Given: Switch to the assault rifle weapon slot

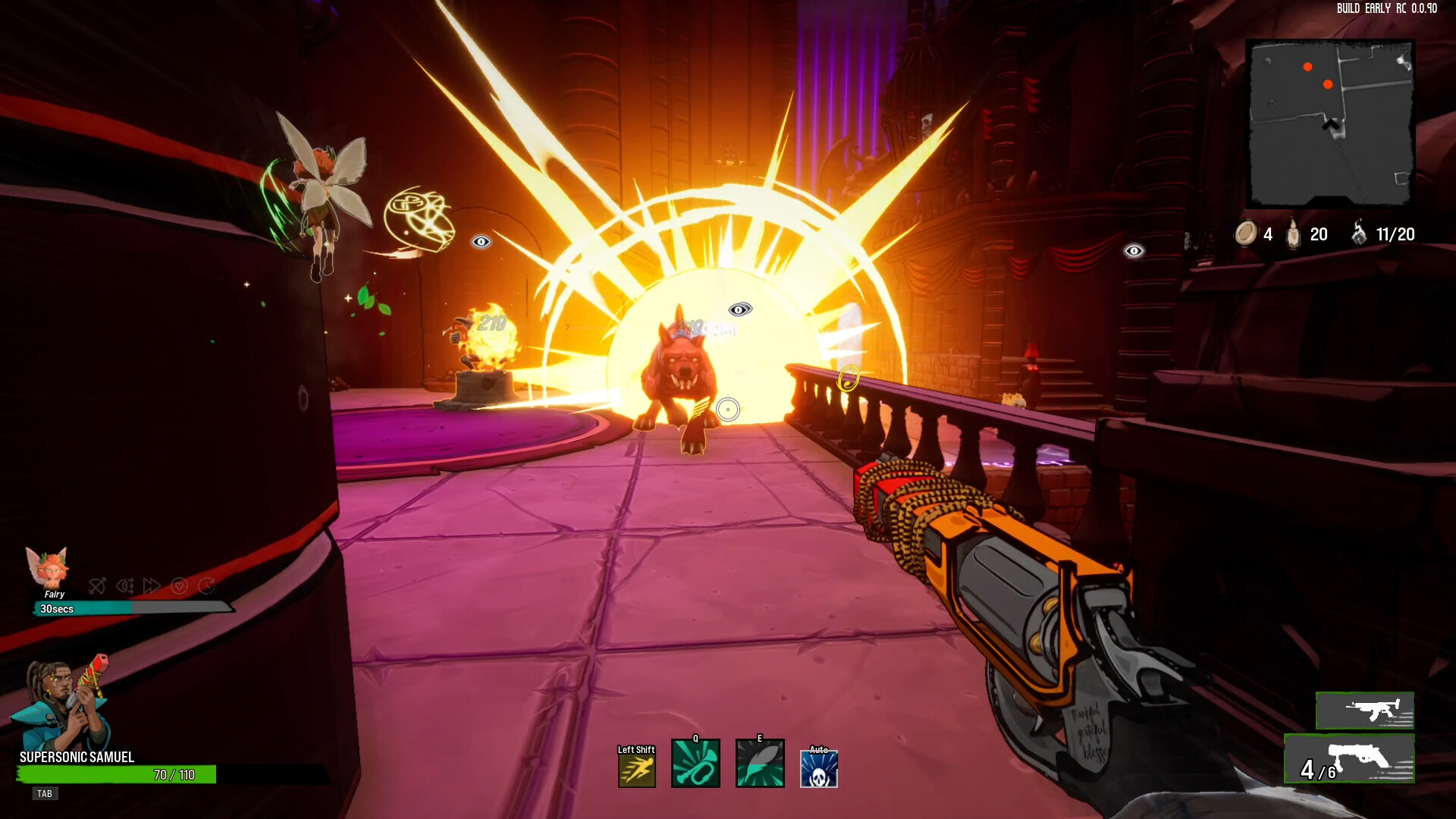Looking at the screenshot, I should 1365,711.
